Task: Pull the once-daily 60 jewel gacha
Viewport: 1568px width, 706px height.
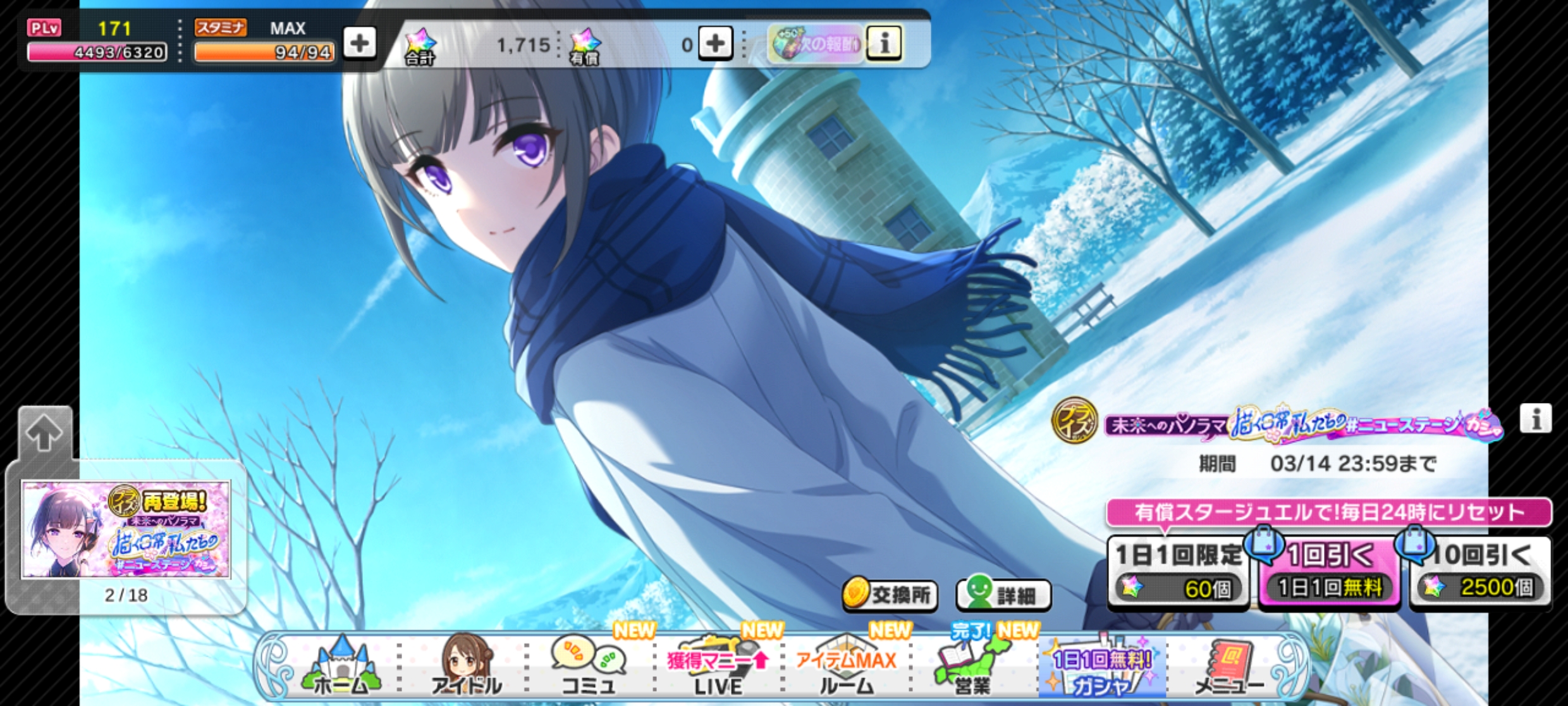Action: 1177,573
